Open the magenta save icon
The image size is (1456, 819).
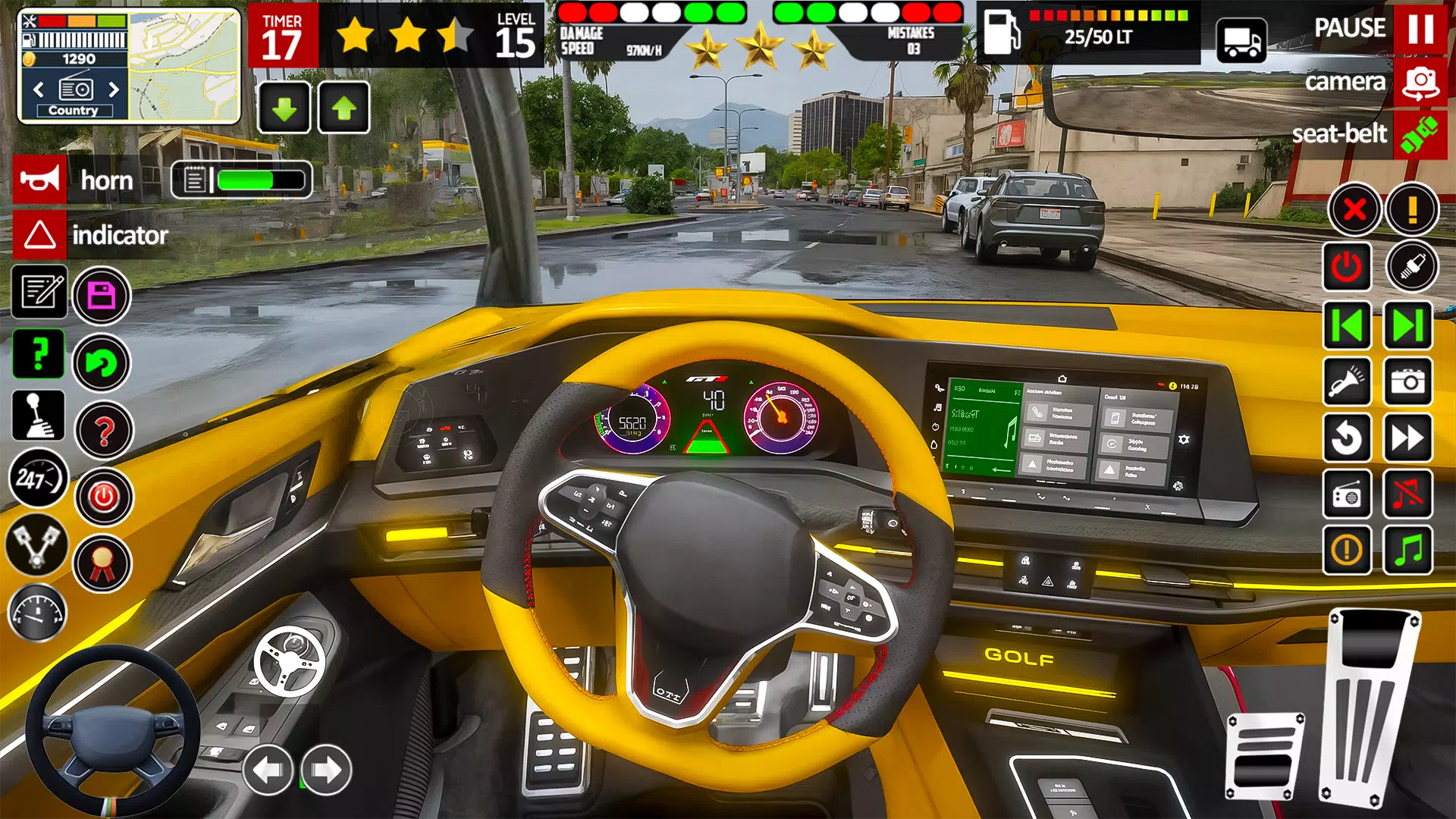pyautogui.click(x=101, y=296)
